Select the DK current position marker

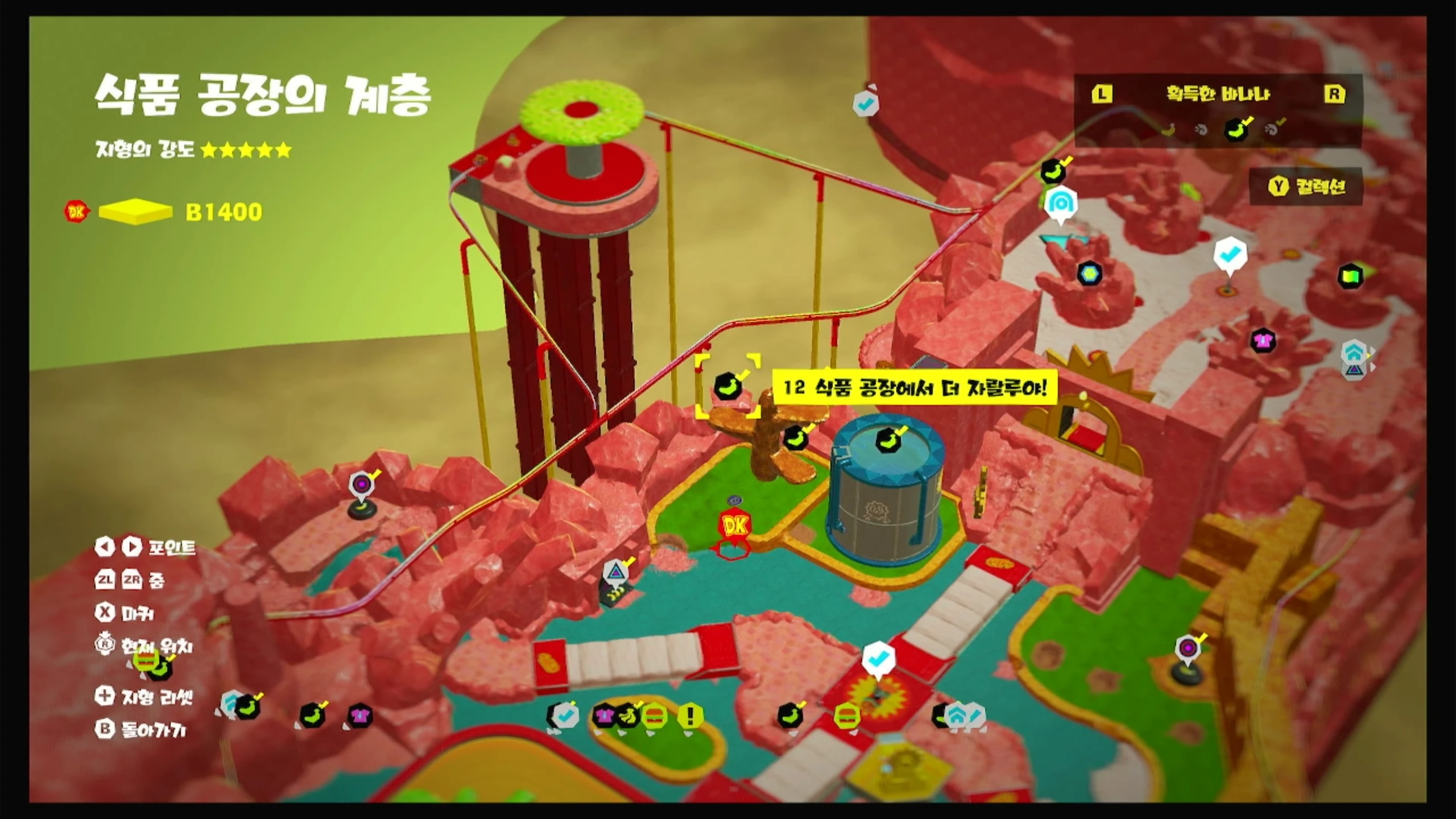pyautogui.click(x=734, y=525)
